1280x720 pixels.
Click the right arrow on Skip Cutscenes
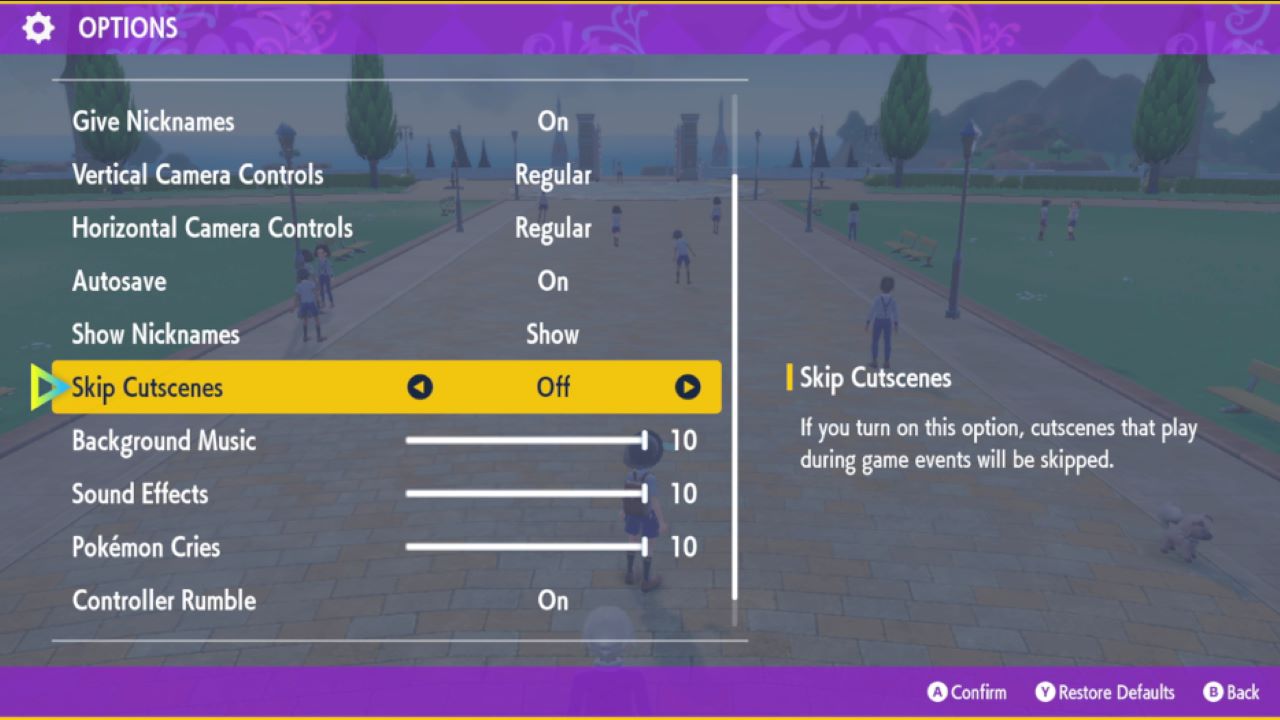pyautogui.click(x=687, y=387)
